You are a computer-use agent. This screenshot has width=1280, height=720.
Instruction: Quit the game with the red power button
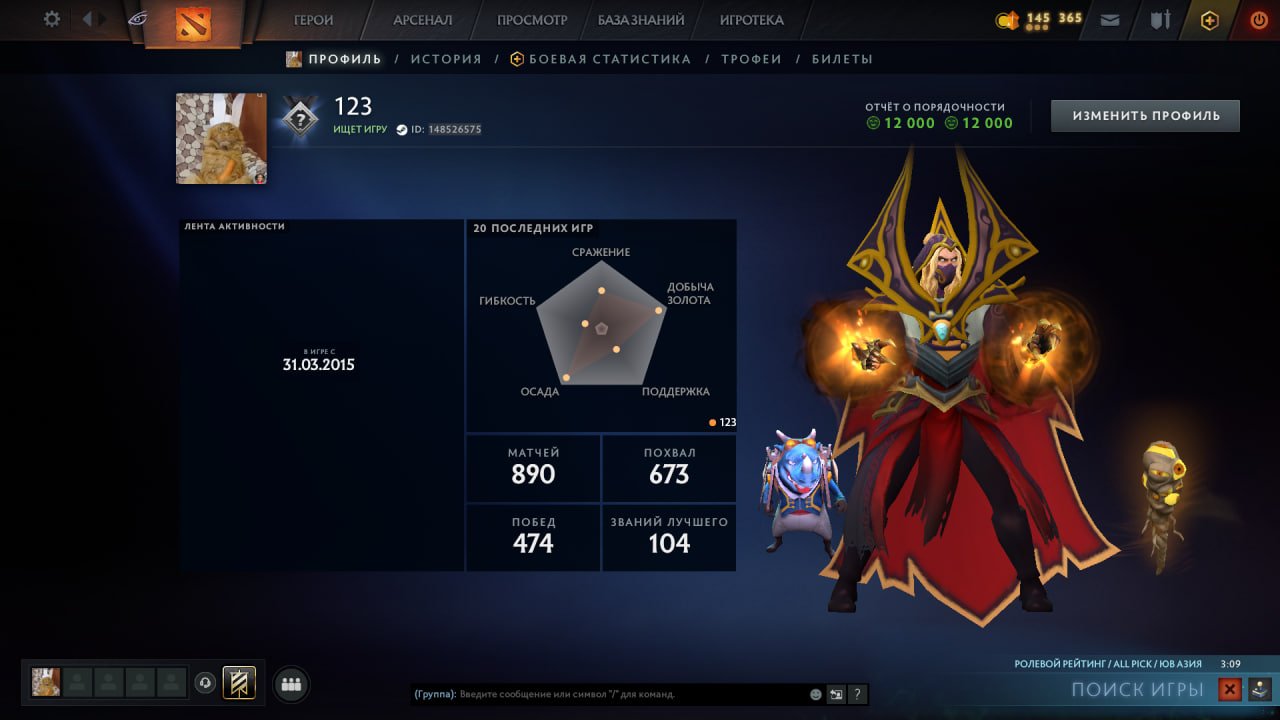(x=1258, y=20)
